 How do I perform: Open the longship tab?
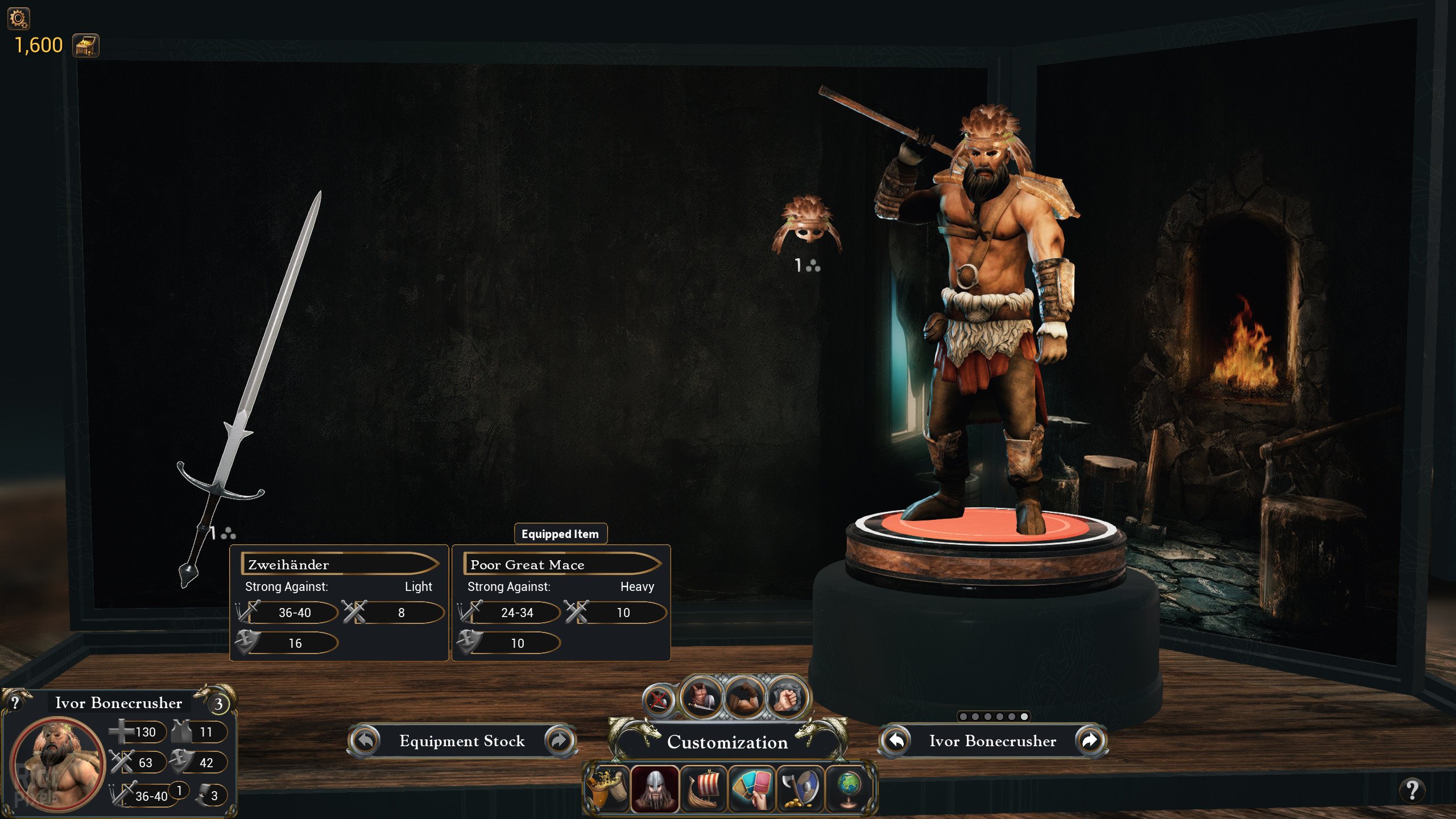click(x=704, y=788)
